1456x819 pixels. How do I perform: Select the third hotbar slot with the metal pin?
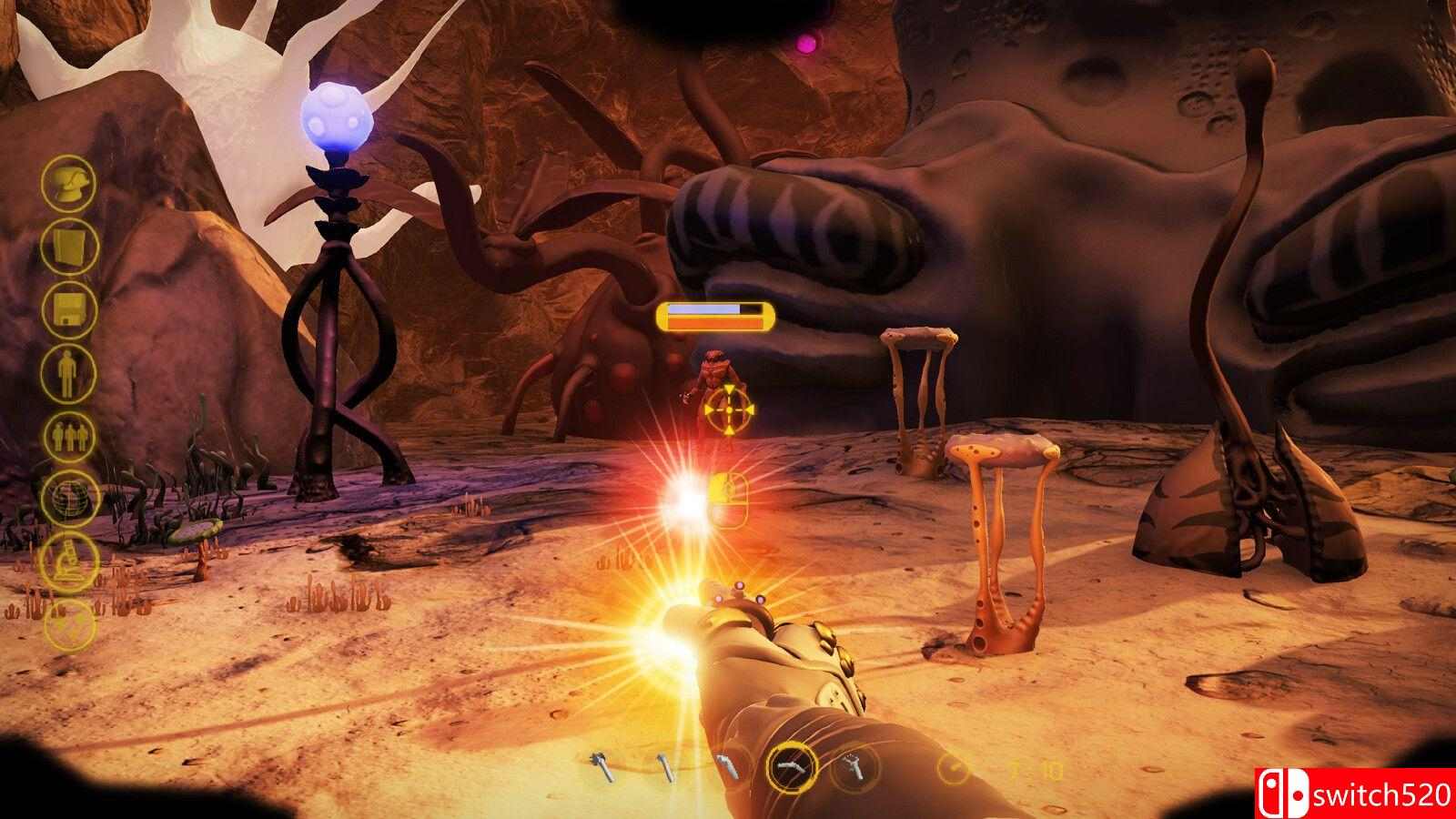[728, 765]
